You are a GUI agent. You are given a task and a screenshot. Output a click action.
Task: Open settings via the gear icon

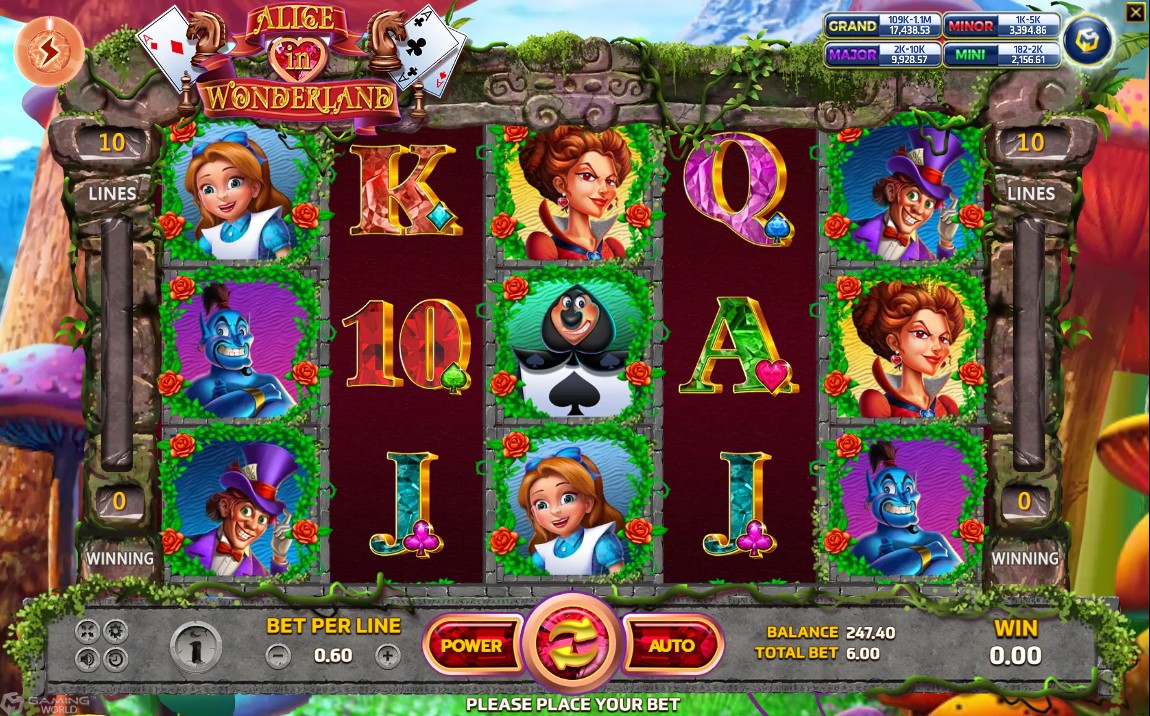(115, 631)
